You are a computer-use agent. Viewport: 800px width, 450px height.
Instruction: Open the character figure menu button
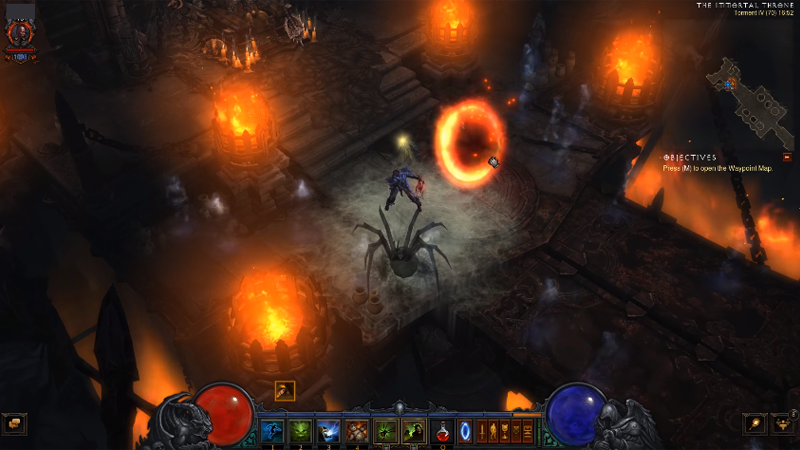click(x=493, y=432)
